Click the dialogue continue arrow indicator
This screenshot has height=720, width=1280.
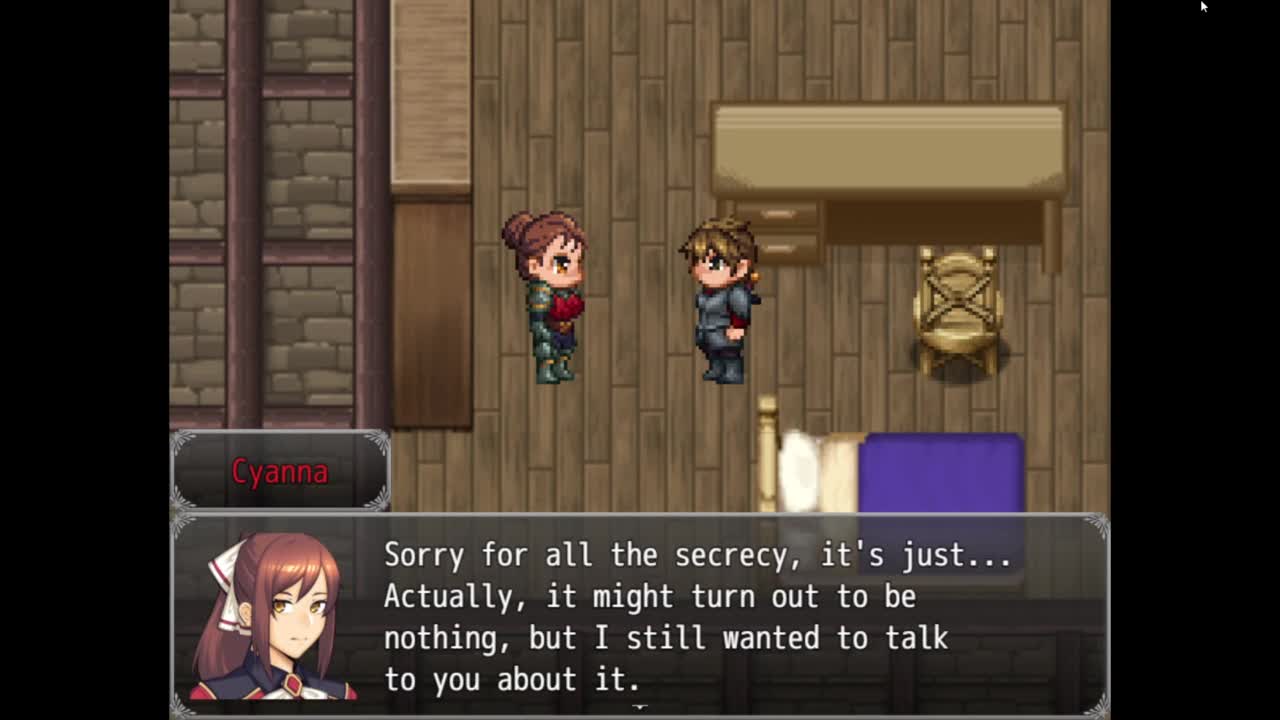point(640,707)
